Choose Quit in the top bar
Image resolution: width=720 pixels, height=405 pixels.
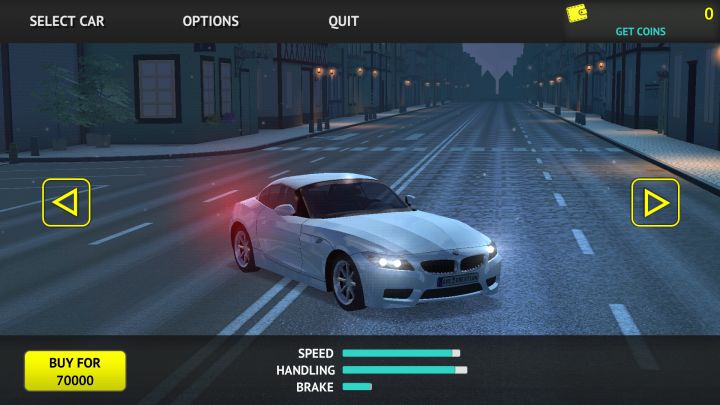click(343, 21)
